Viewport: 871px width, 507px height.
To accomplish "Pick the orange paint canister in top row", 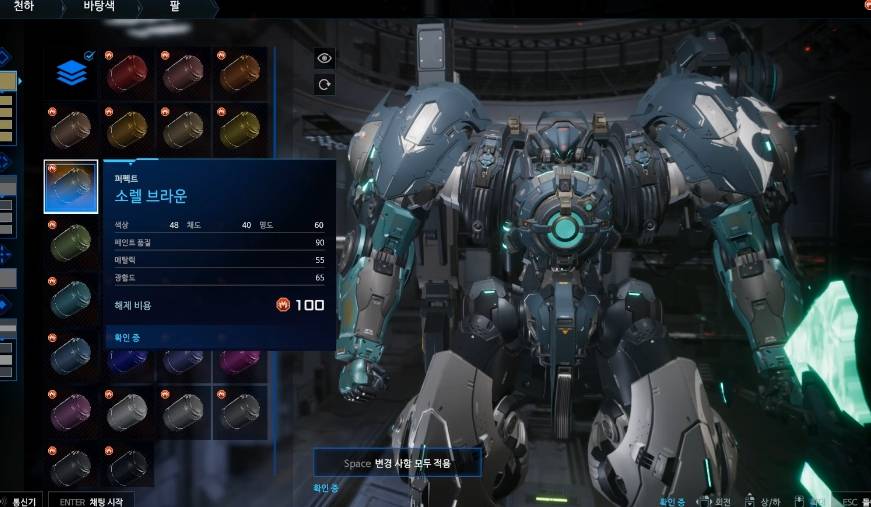I will point(240,73).
